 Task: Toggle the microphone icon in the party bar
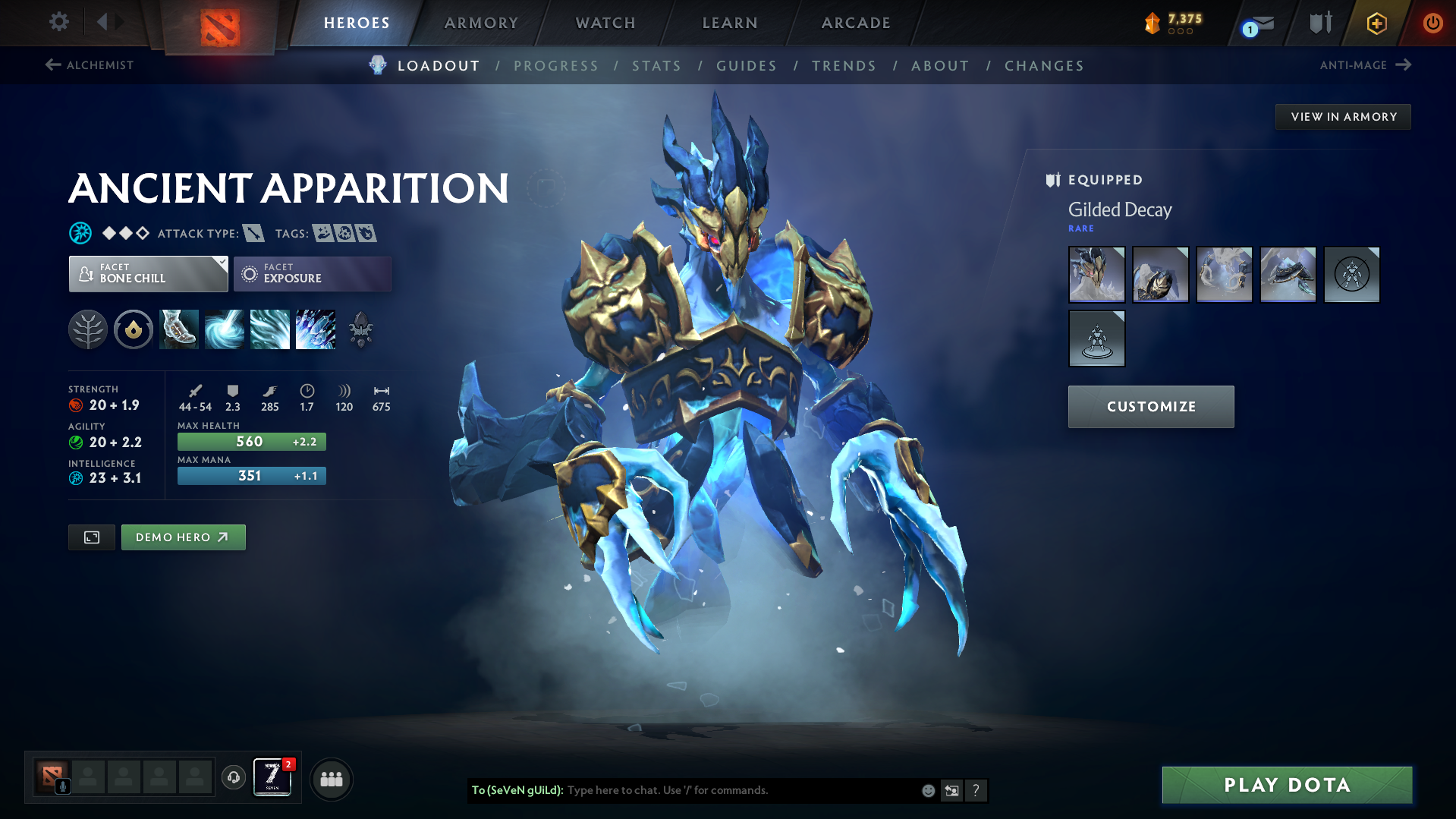(x=62, y=787)
